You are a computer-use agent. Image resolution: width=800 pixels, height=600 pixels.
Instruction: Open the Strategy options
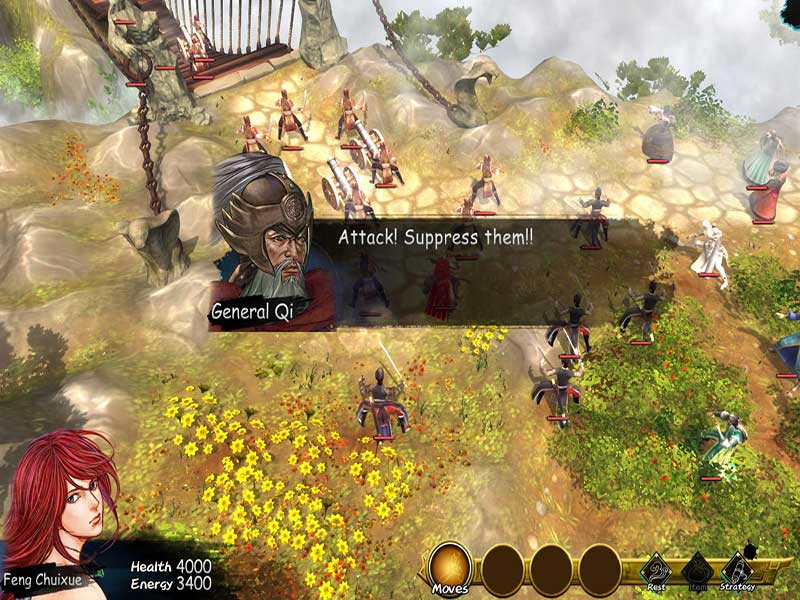tap(737, 570)
